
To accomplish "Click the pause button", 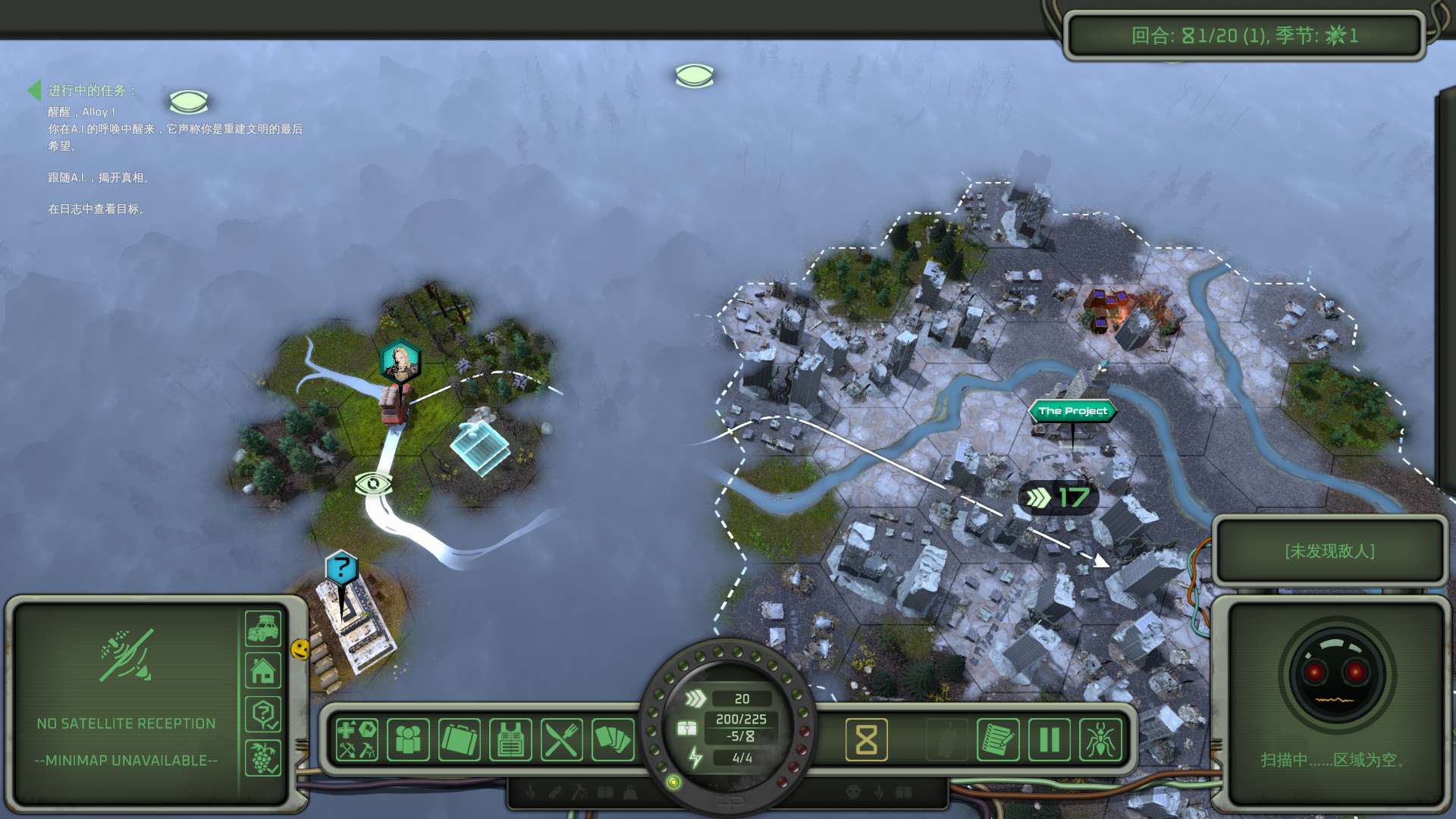I will click(x=1049, y=739).
